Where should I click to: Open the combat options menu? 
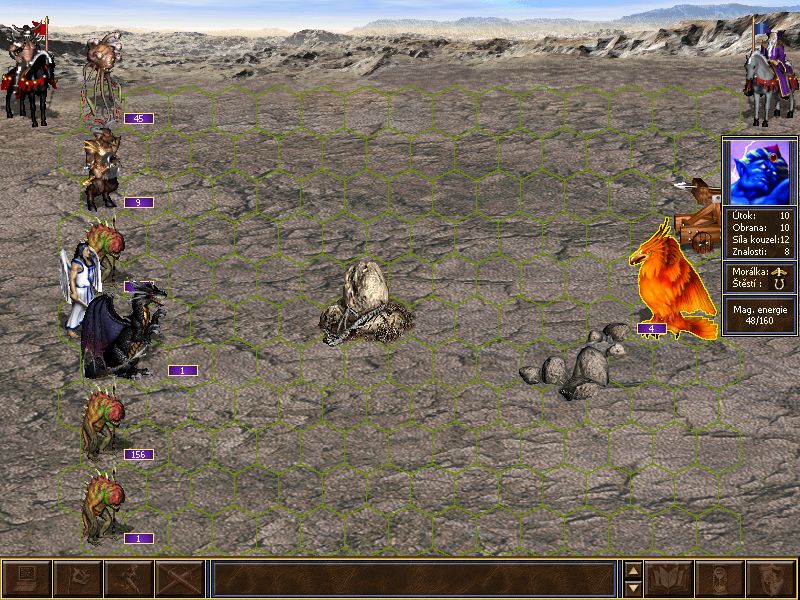(x=26, y=578)
